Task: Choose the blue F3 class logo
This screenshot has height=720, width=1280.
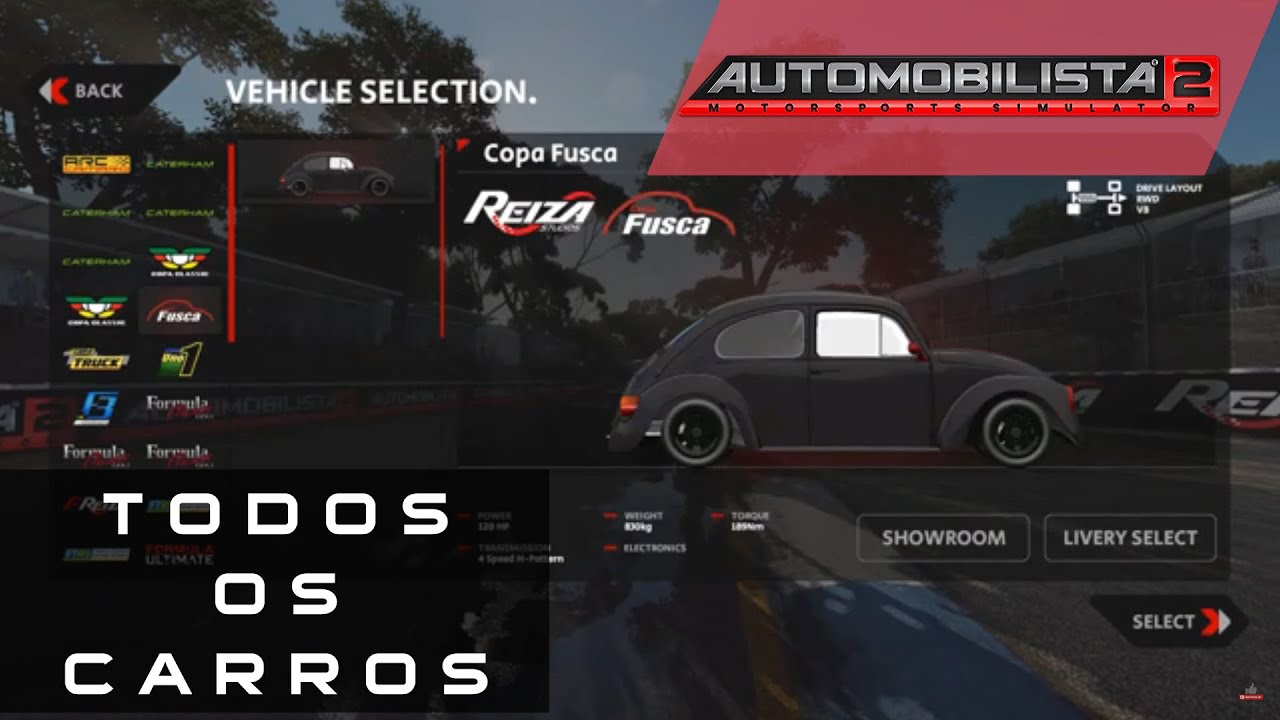Action: pos(97,407)
